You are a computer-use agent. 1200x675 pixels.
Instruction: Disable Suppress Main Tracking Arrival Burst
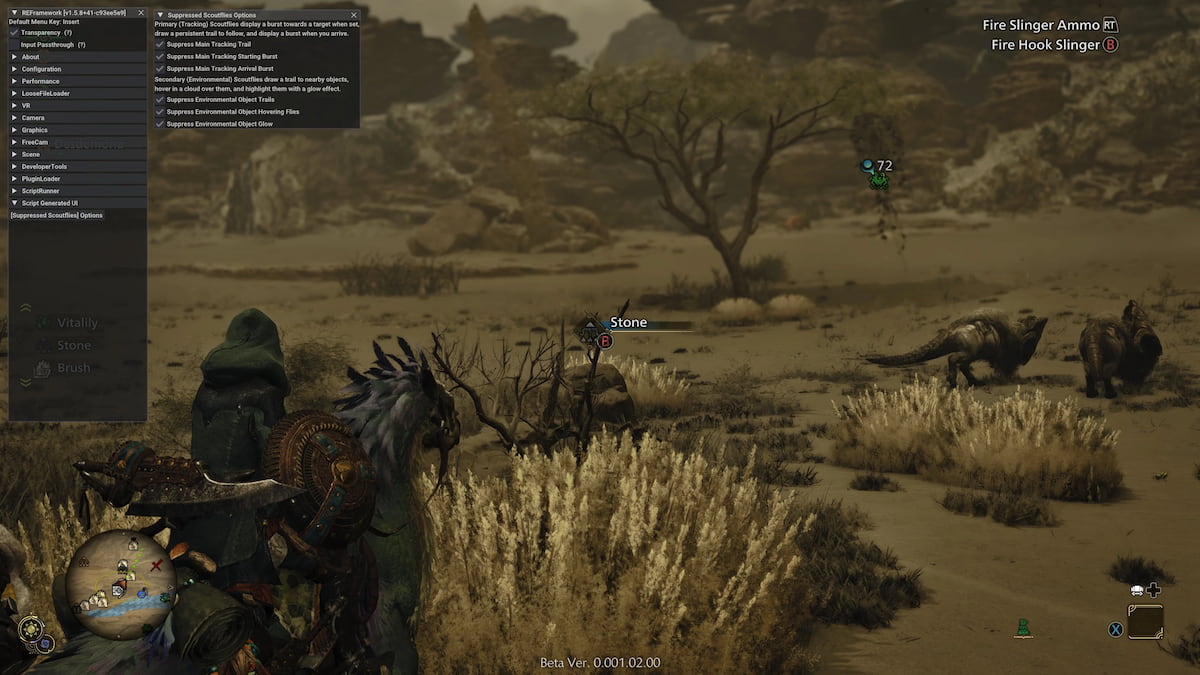pos(160,68)
